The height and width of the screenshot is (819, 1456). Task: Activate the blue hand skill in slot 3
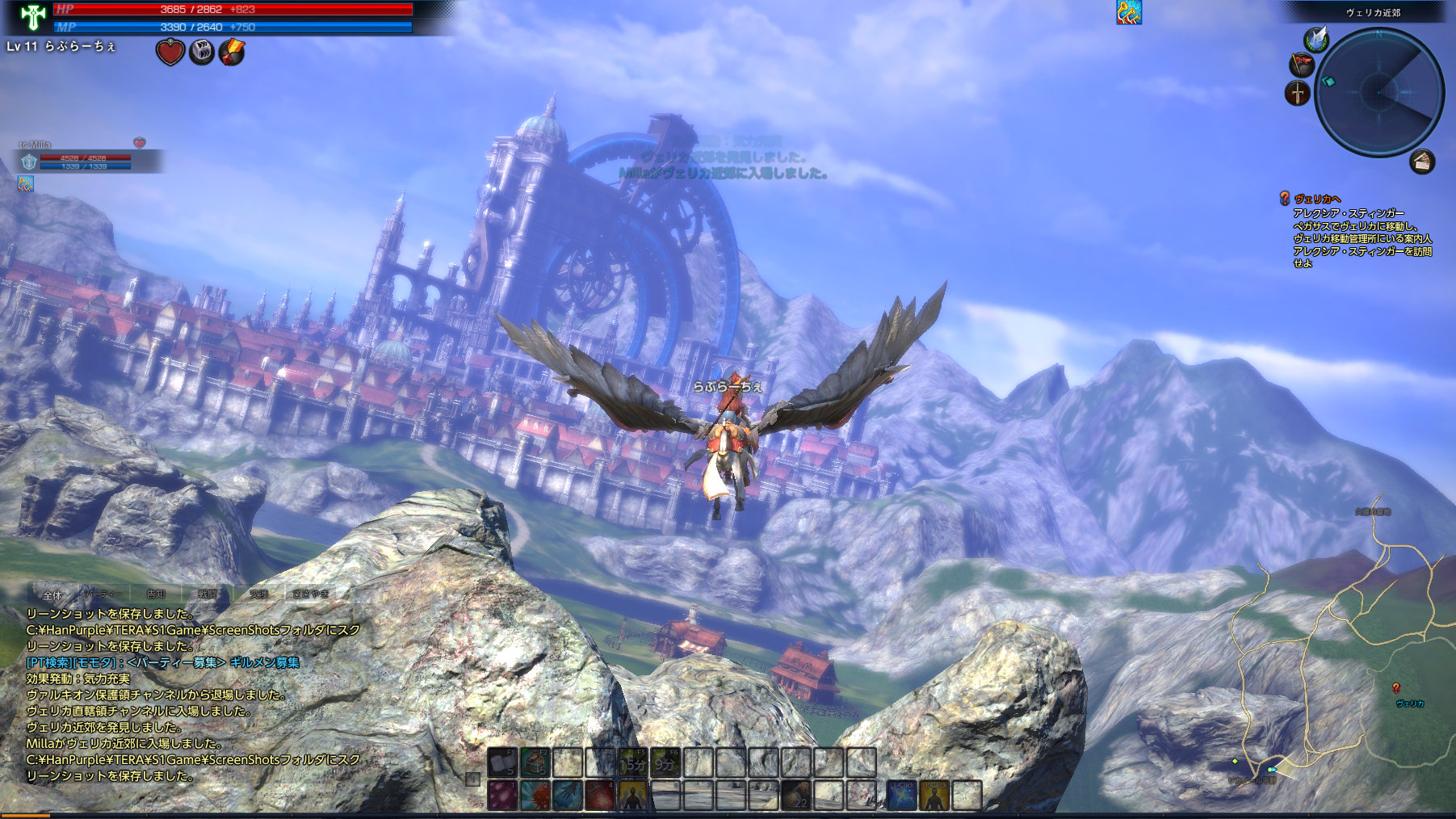(x=568, y=796)
